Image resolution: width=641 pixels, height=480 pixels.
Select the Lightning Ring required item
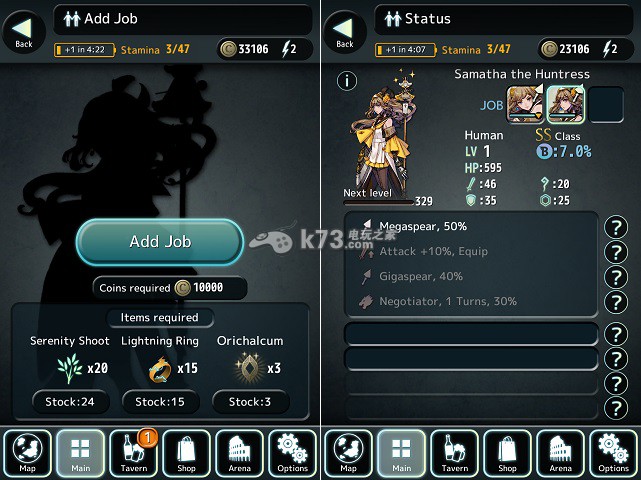160,368
